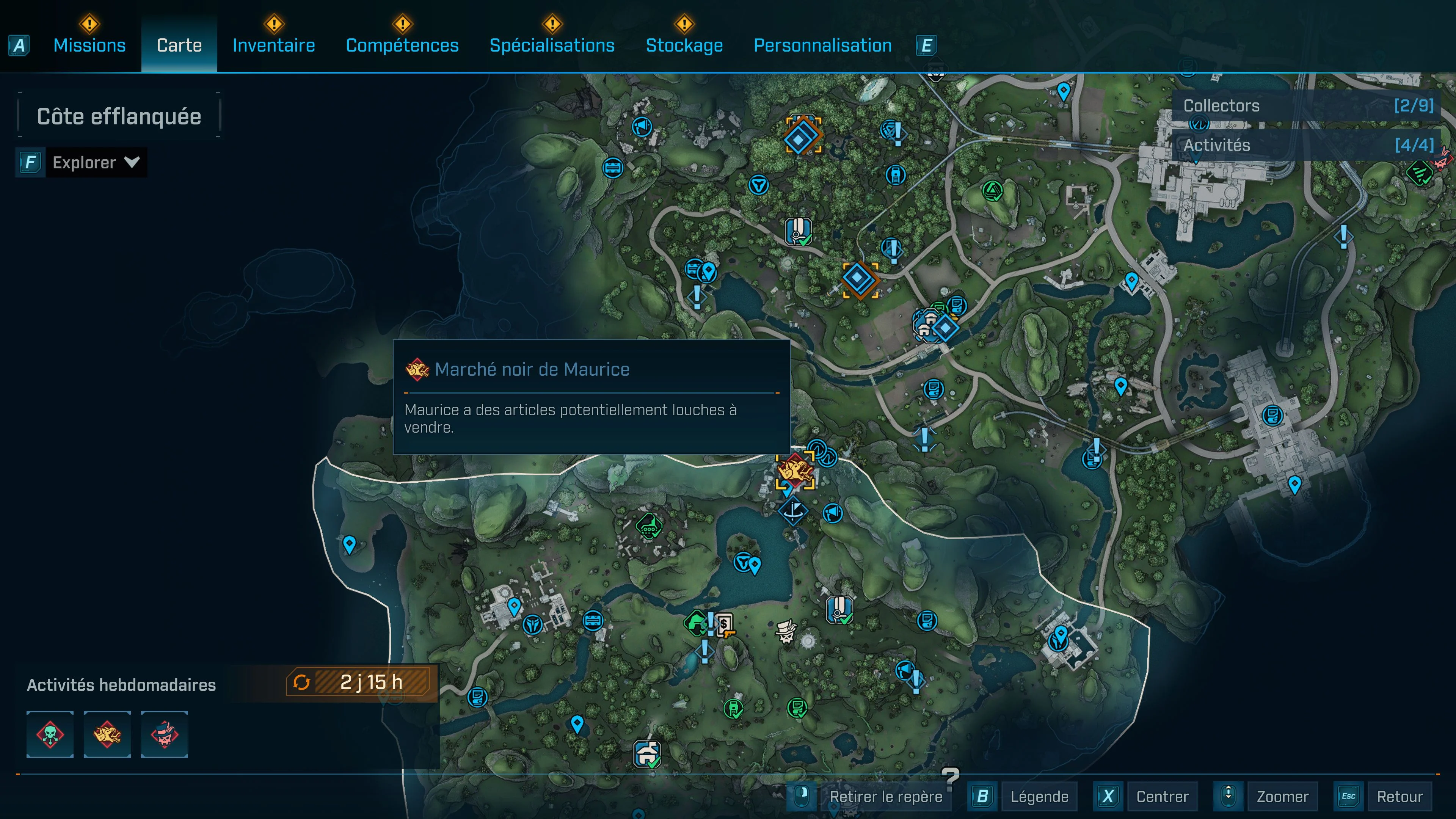1456x819 pixels.
Task: Select Maurice's black market weekly activity icon
Action: pyautogui.click(x=107, y=734)
